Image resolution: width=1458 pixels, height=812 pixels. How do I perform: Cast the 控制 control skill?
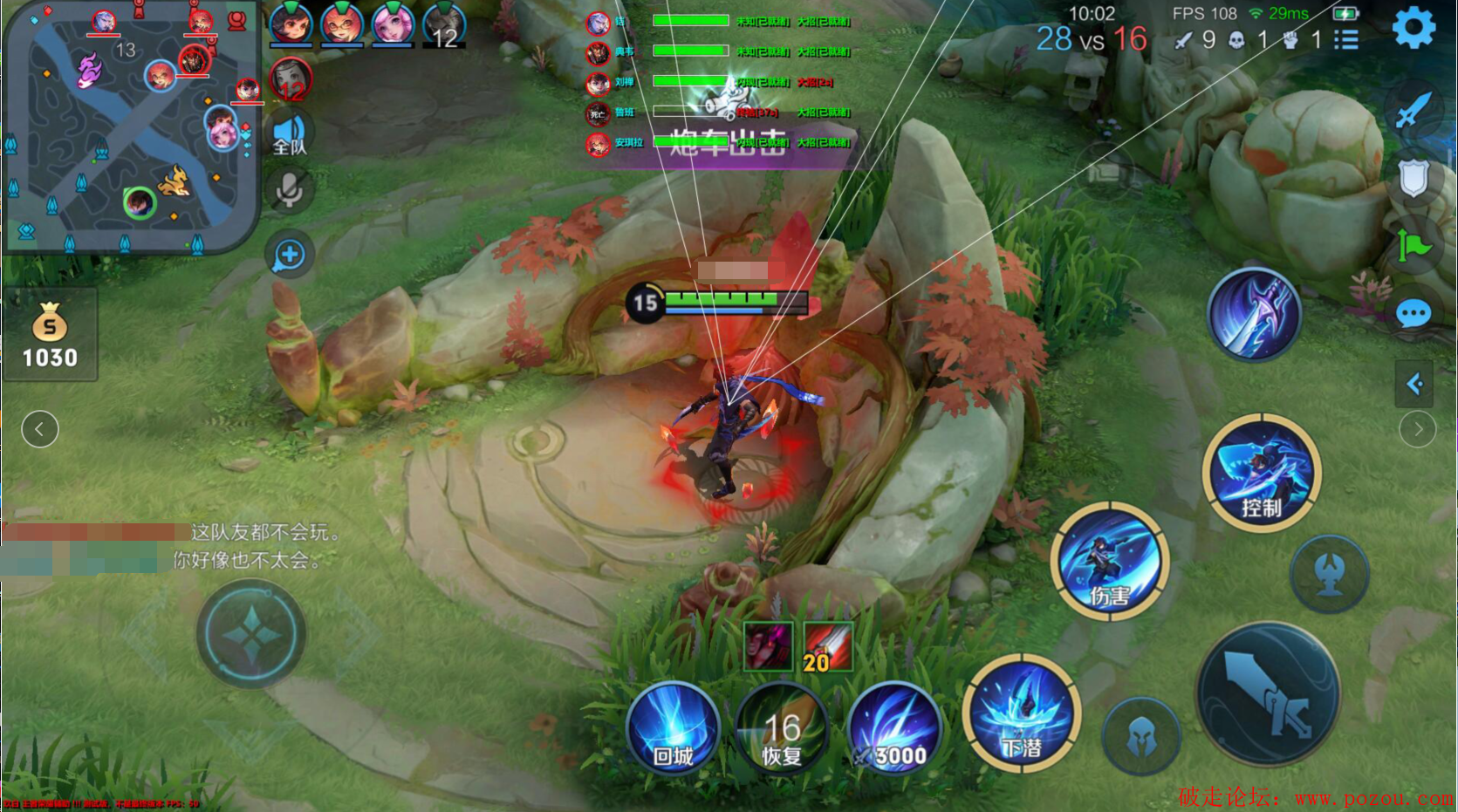tap(1261, 472)
